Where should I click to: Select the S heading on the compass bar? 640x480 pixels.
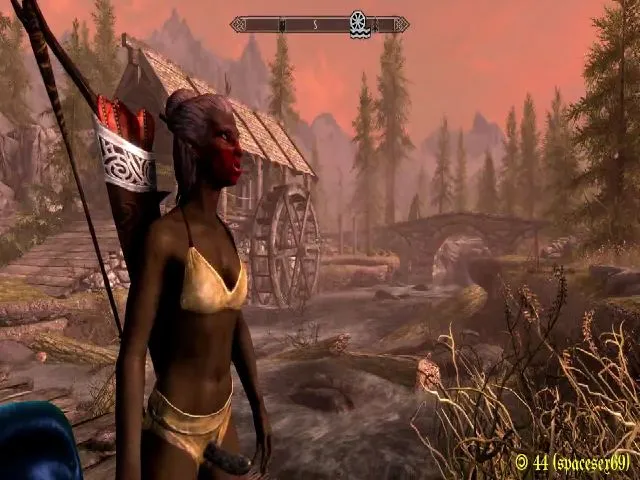point(314,23)
